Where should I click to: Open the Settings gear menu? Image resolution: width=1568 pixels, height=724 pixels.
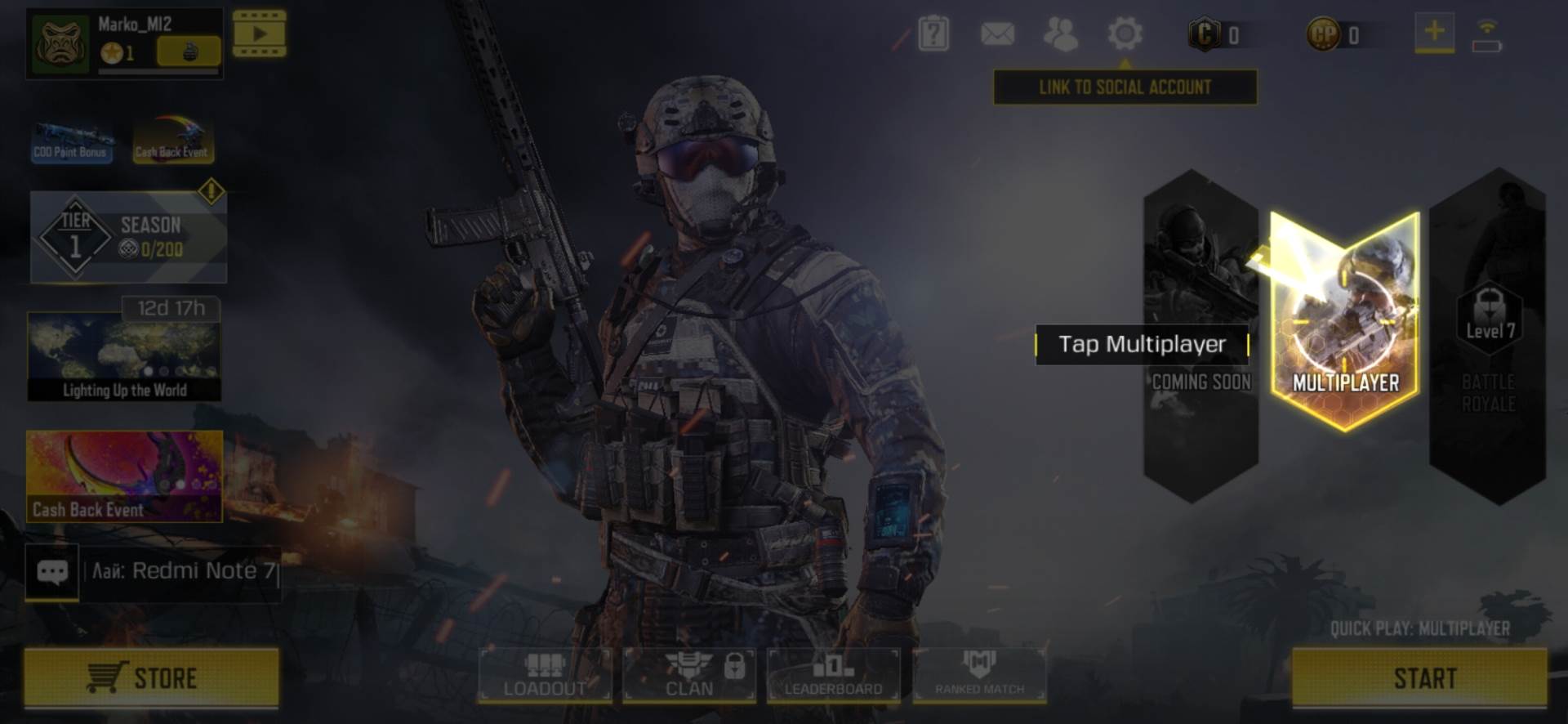point(1125,34)
